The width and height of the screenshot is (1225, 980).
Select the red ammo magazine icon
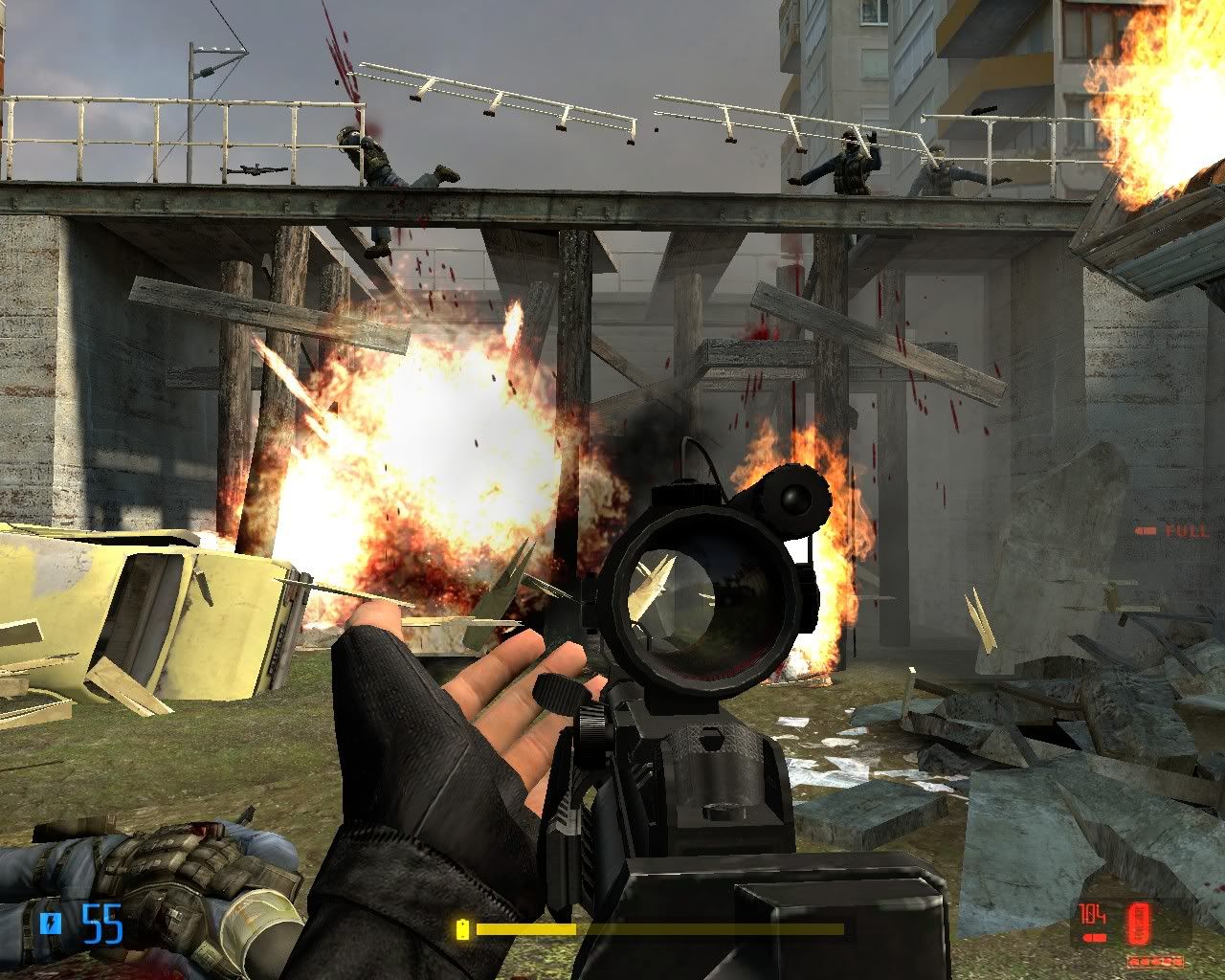1139,923
